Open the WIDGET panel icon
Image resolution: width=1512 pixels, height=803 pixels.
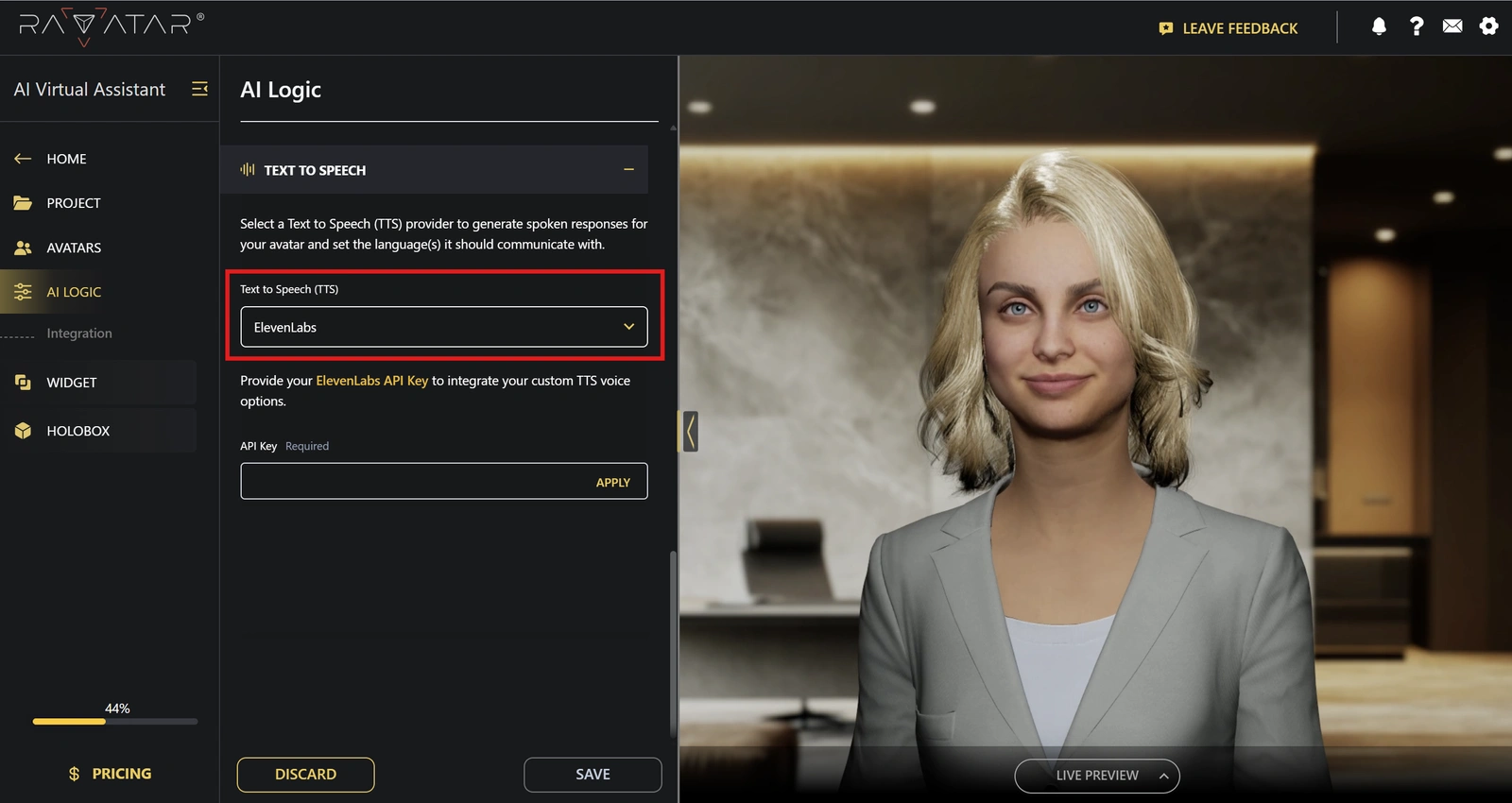click(x=22, y=382)
